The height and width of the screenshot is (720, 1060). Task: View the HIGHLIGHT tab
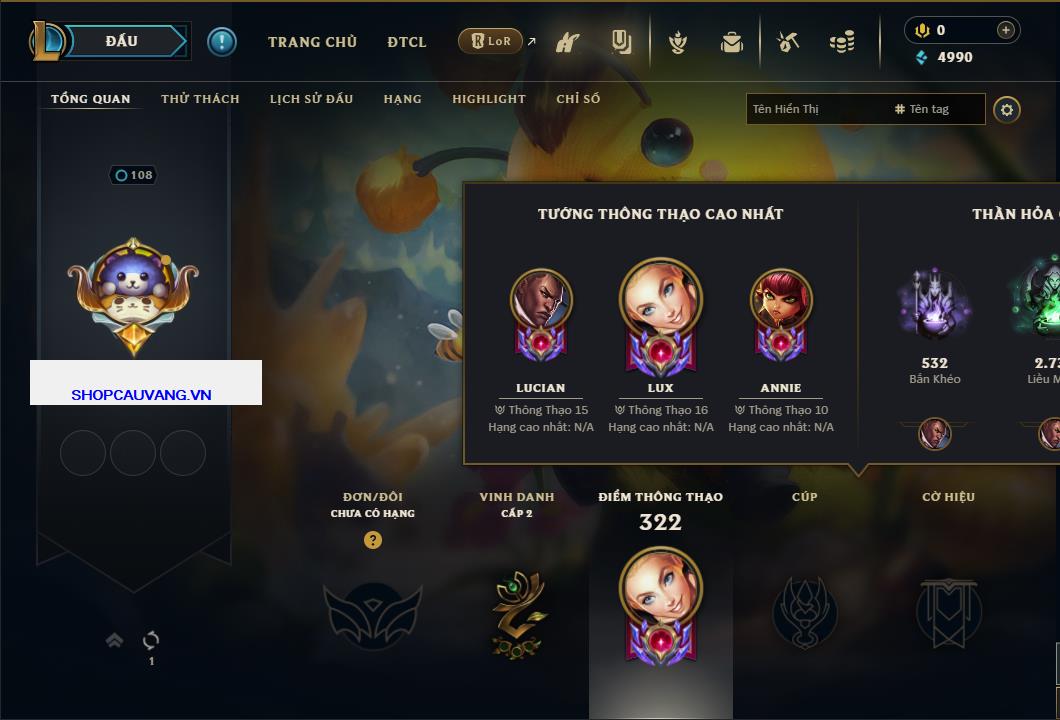point(488,99)
